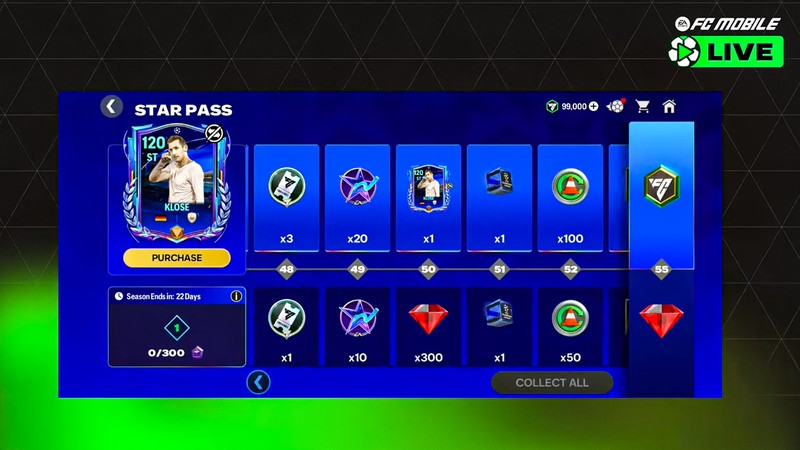Collect all available rewards
Screen dimensions: 800x450
click(551, 382)
